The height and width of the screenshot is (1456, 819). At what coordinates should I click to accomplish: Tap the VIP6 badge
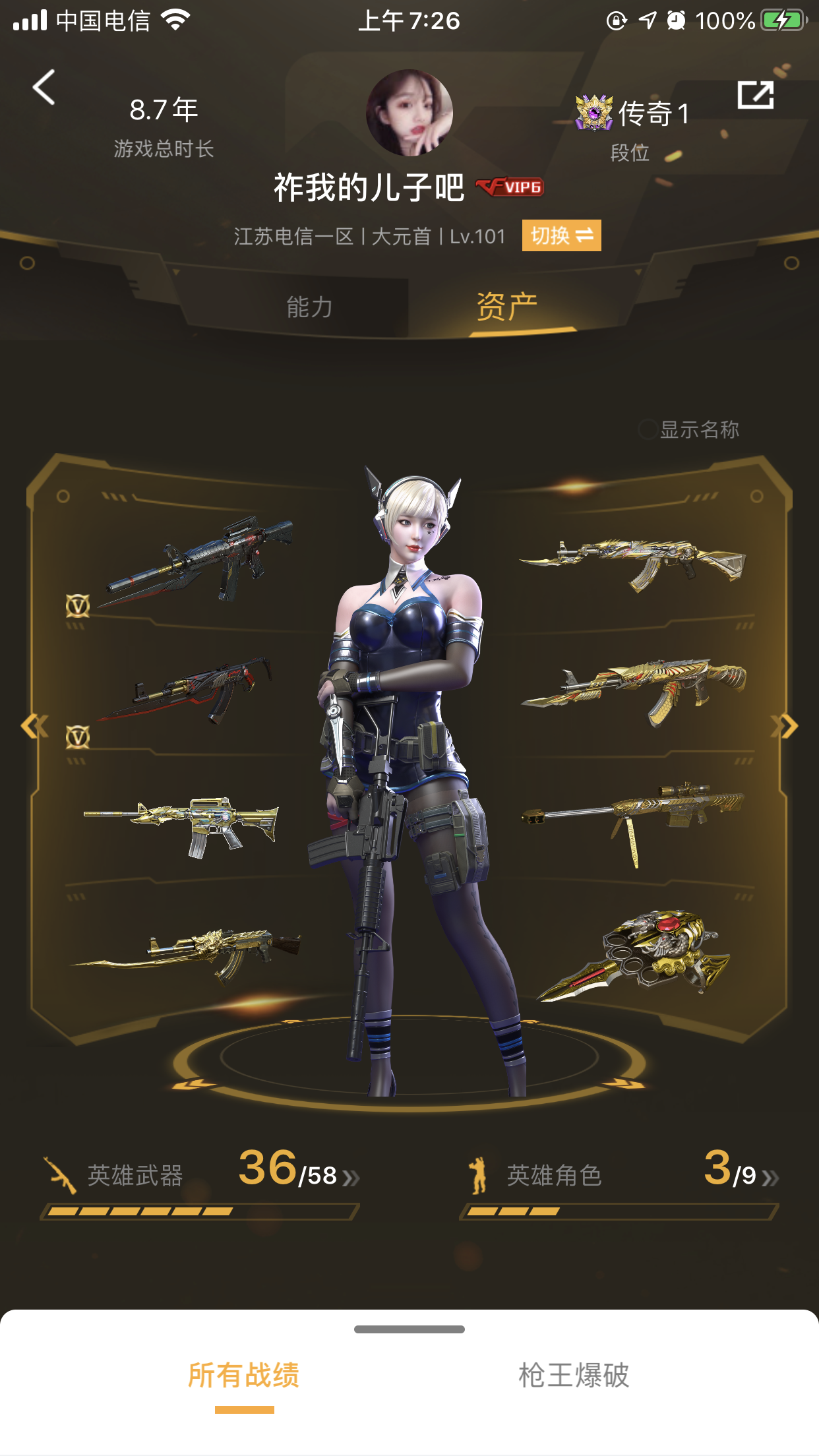click(x=510, y=187)
